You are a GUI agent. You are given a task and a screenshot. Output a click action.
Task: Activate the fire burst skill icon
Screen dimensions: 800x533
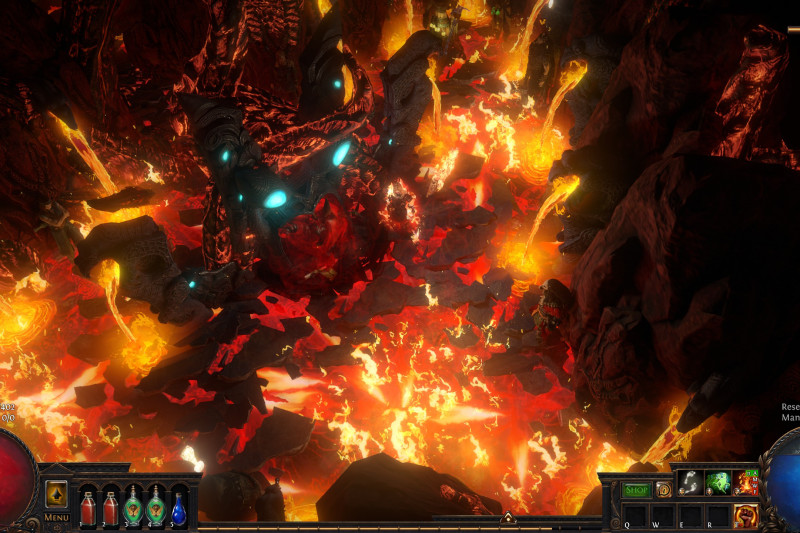click(x=745, y=482)
